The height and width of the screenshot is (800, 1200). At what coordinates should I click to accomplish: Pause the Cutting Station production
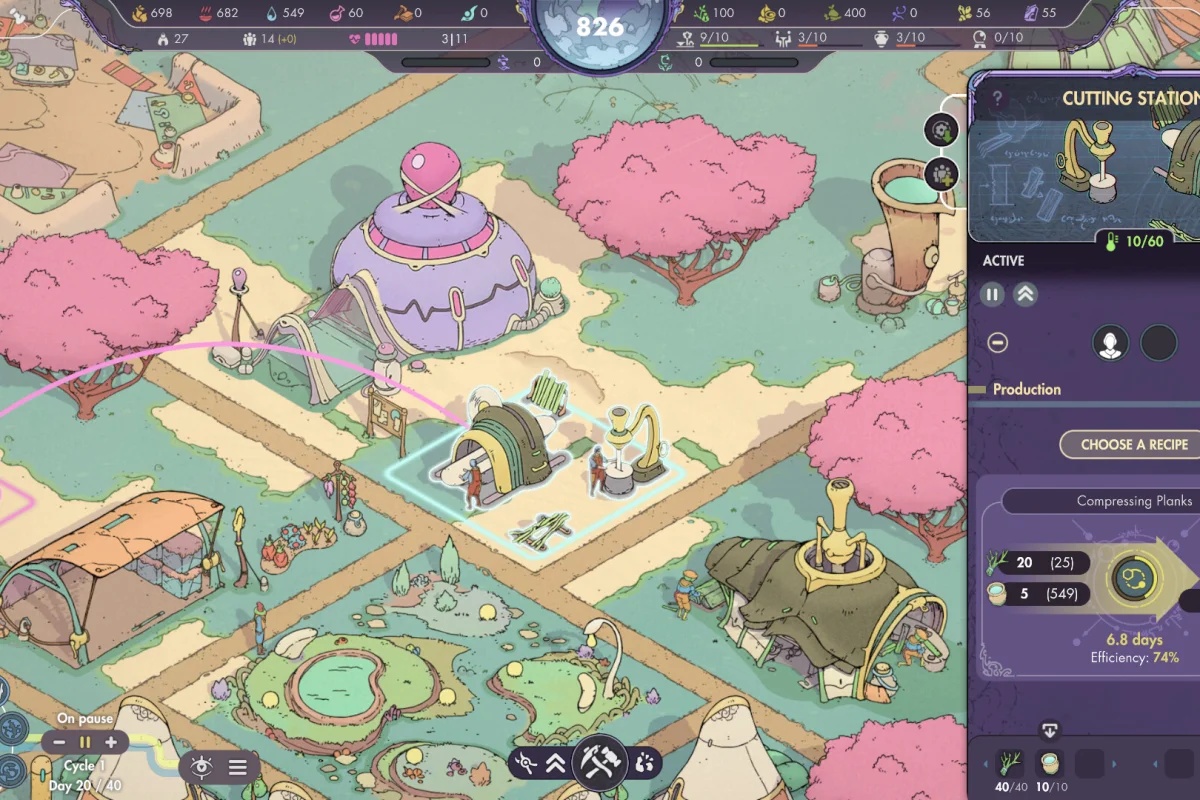(x=992, y=294)
